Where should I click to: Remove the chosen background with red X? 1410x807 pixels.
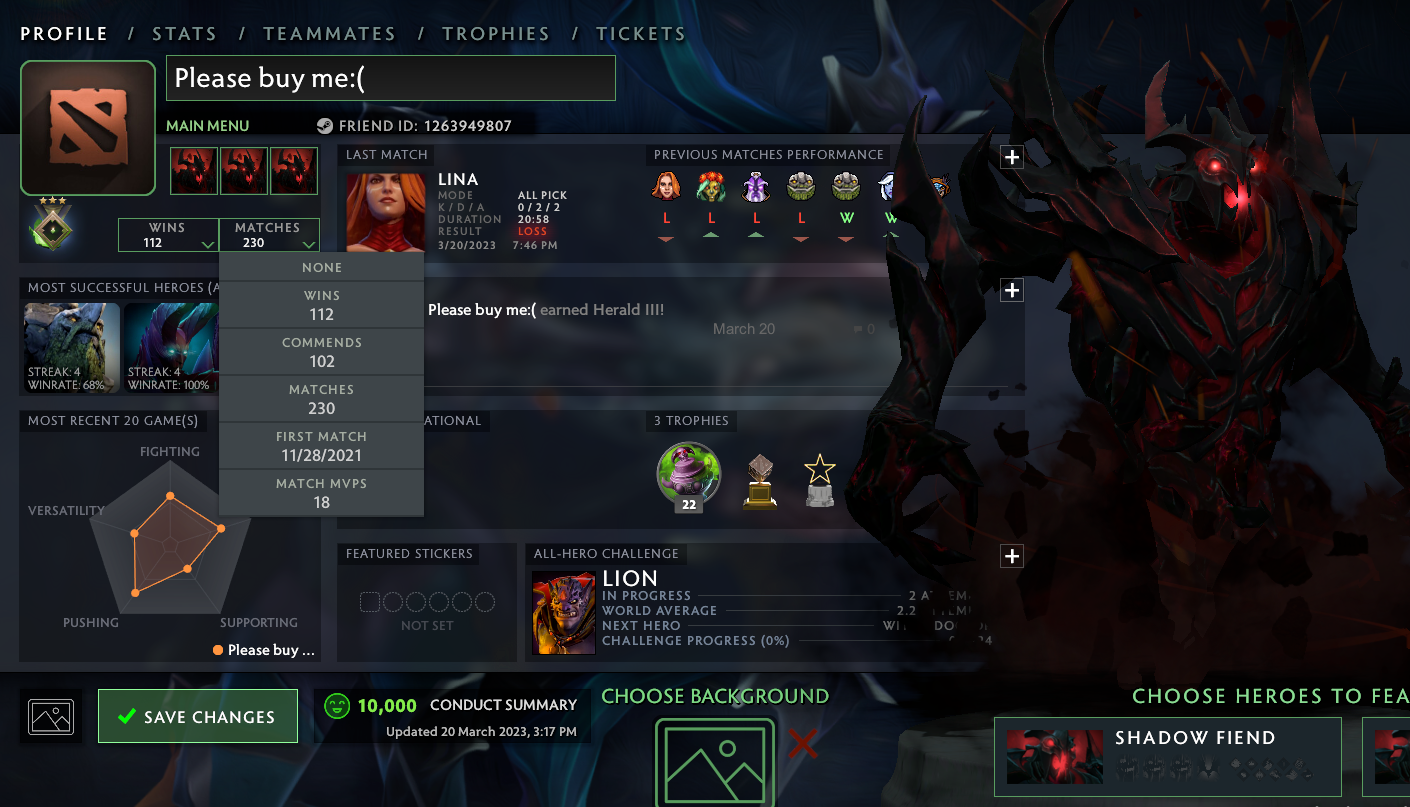pyautogui.click(x=802, y=744)
